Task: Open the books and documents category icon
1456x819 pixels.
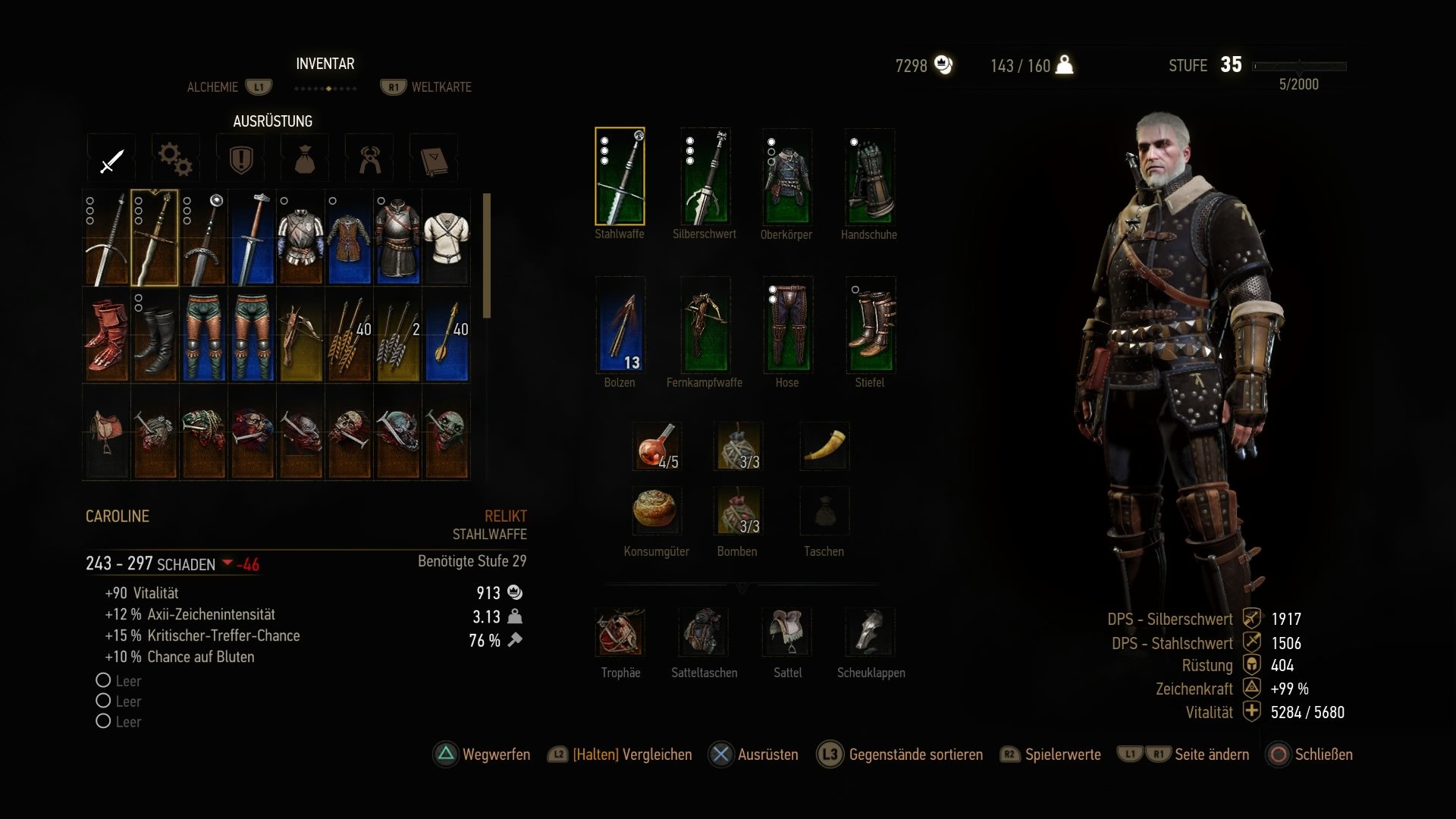Action: click(x=433, y=158)
